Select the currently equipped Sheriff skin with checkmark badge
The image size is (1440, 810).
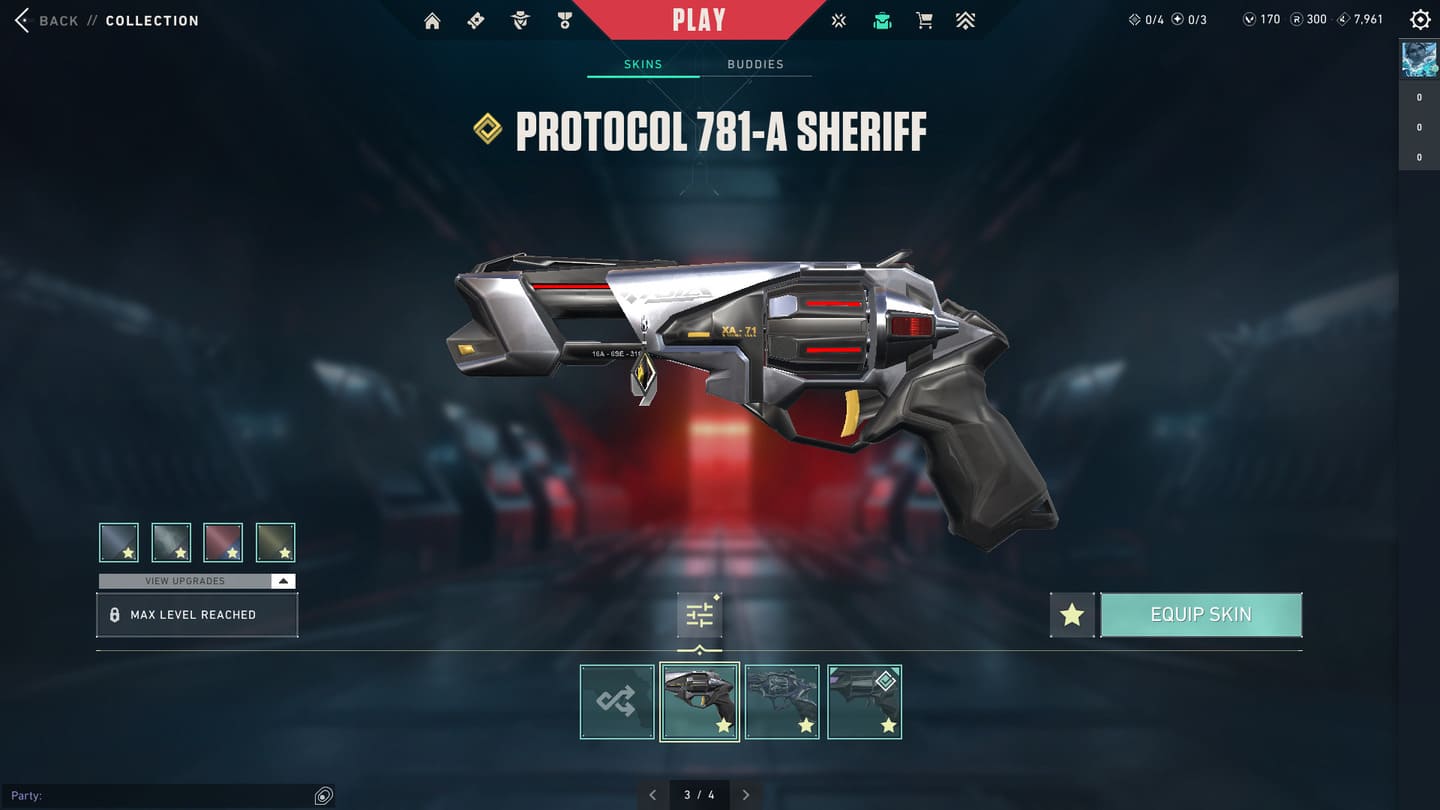pyautogui.click(x=864, y=702)
